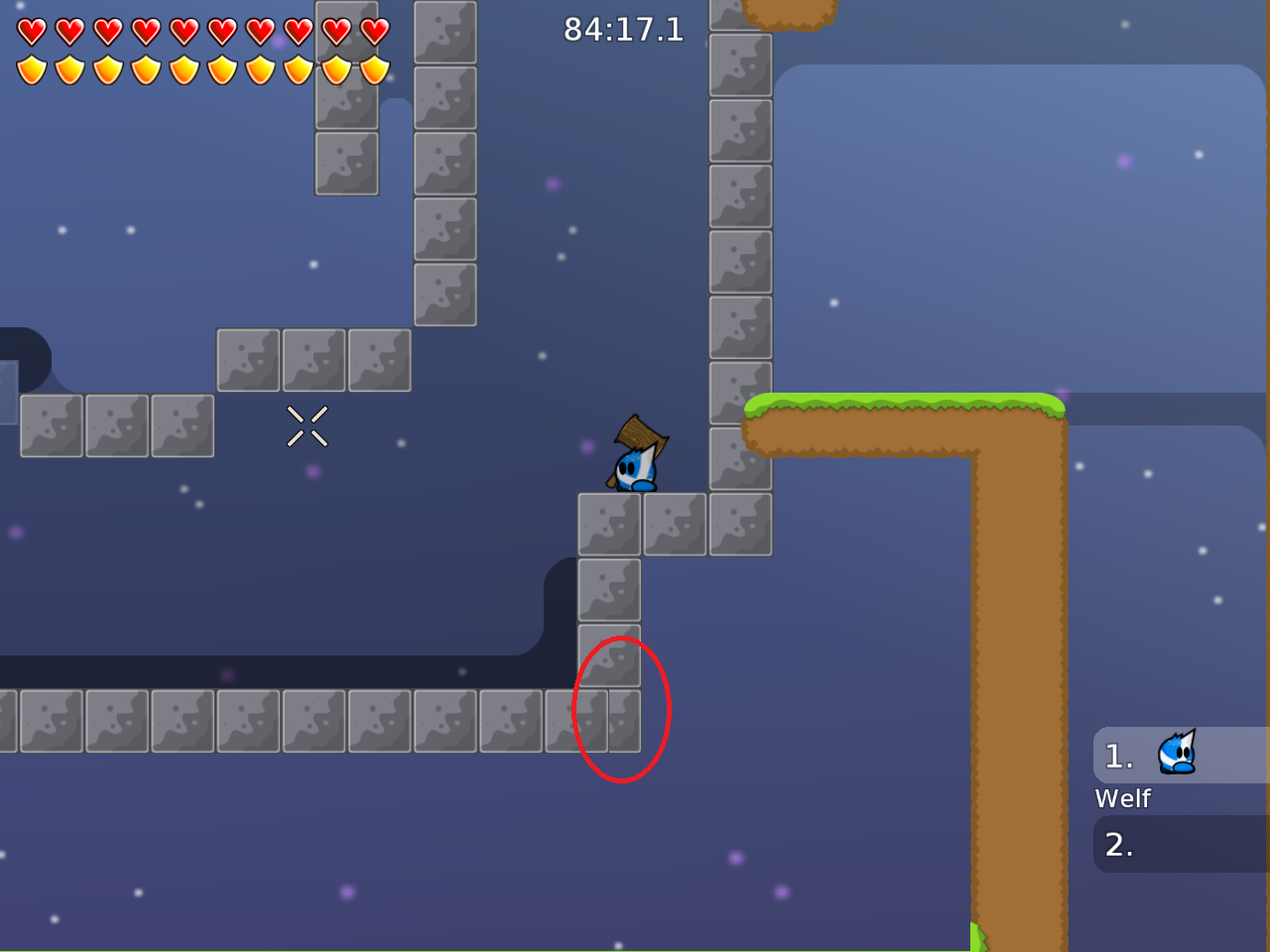Screen dimensions: 1270x952
Task: Click the stone block directly under the player
Action: coord(608,524)
